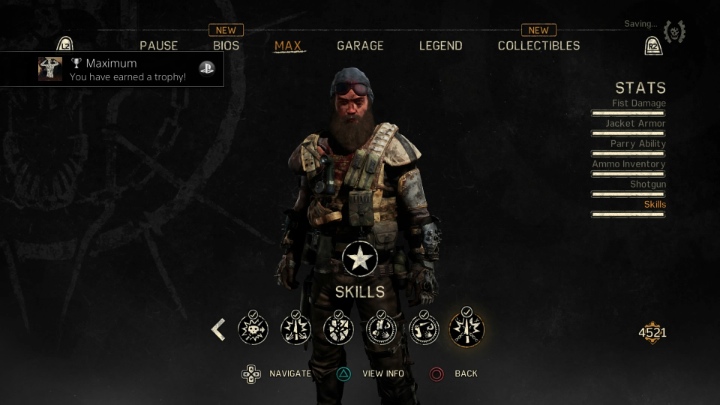
Task: Select the Skills stat entry
Action: pos(654,205)
